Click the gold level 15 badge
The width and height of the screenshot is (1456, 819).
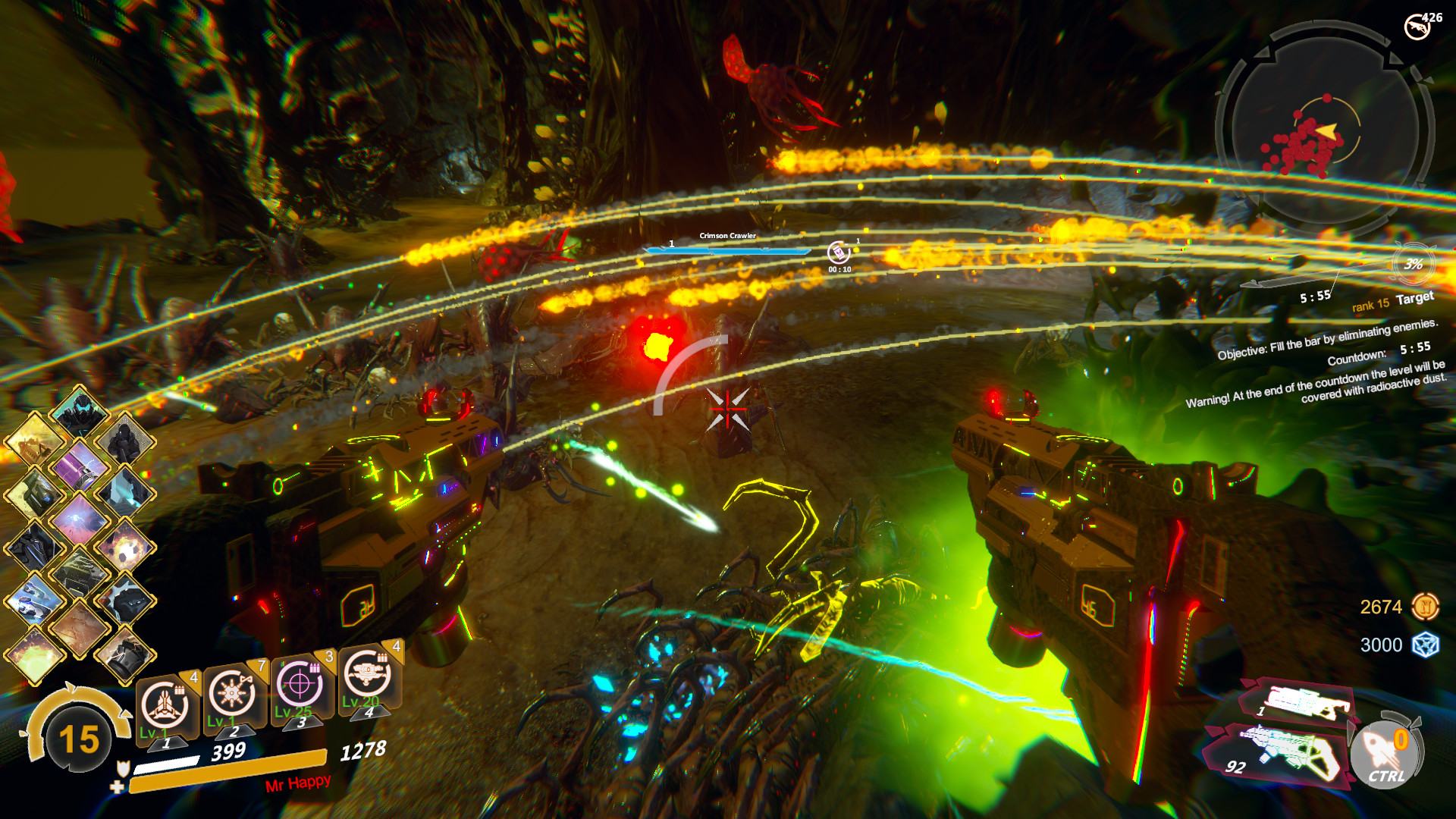79,738
